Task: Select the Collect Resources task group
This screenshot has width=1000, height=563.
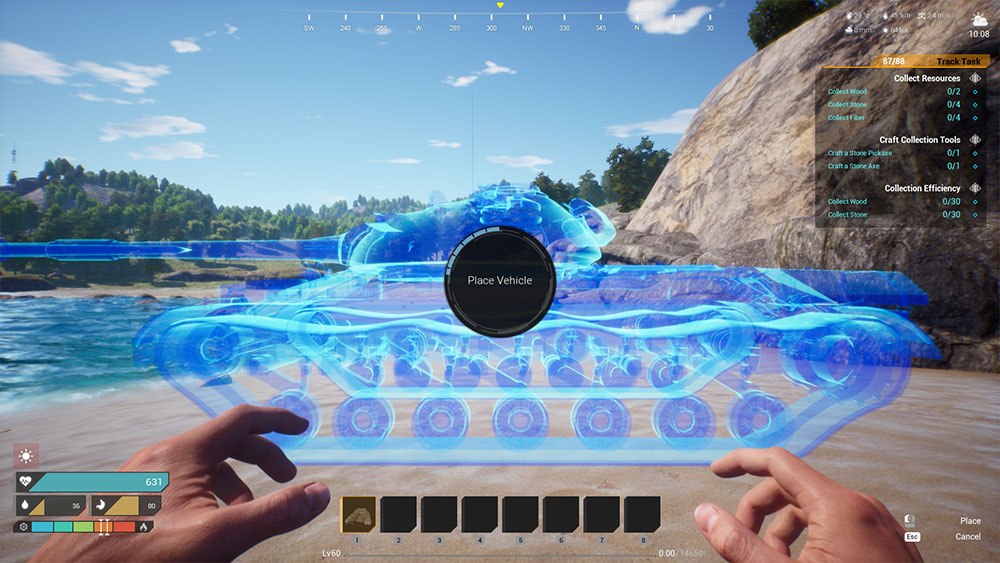Action: (x=926, y=78)
